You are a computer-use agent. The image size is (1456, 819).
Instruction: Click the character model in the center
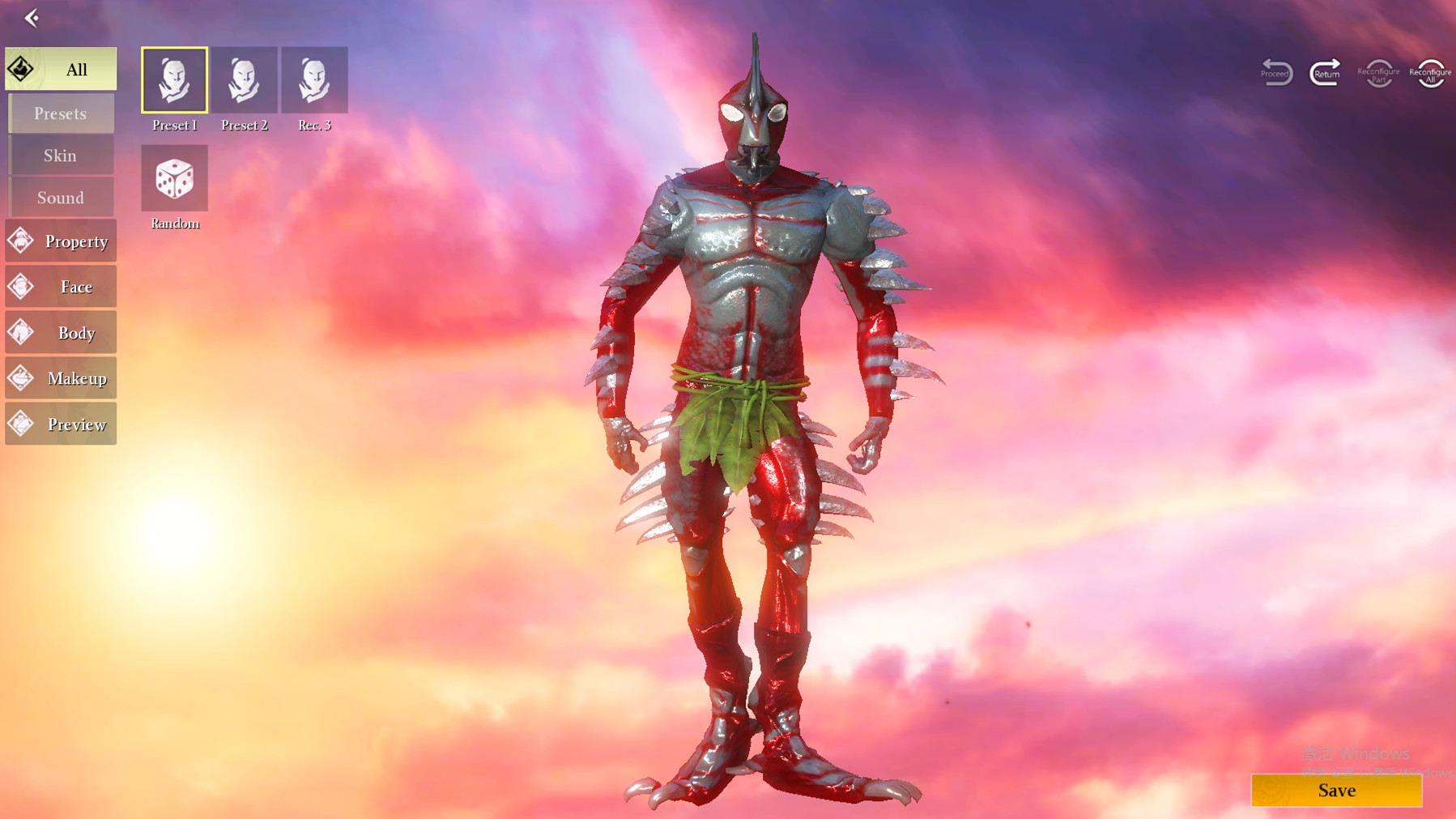point(753,365)
